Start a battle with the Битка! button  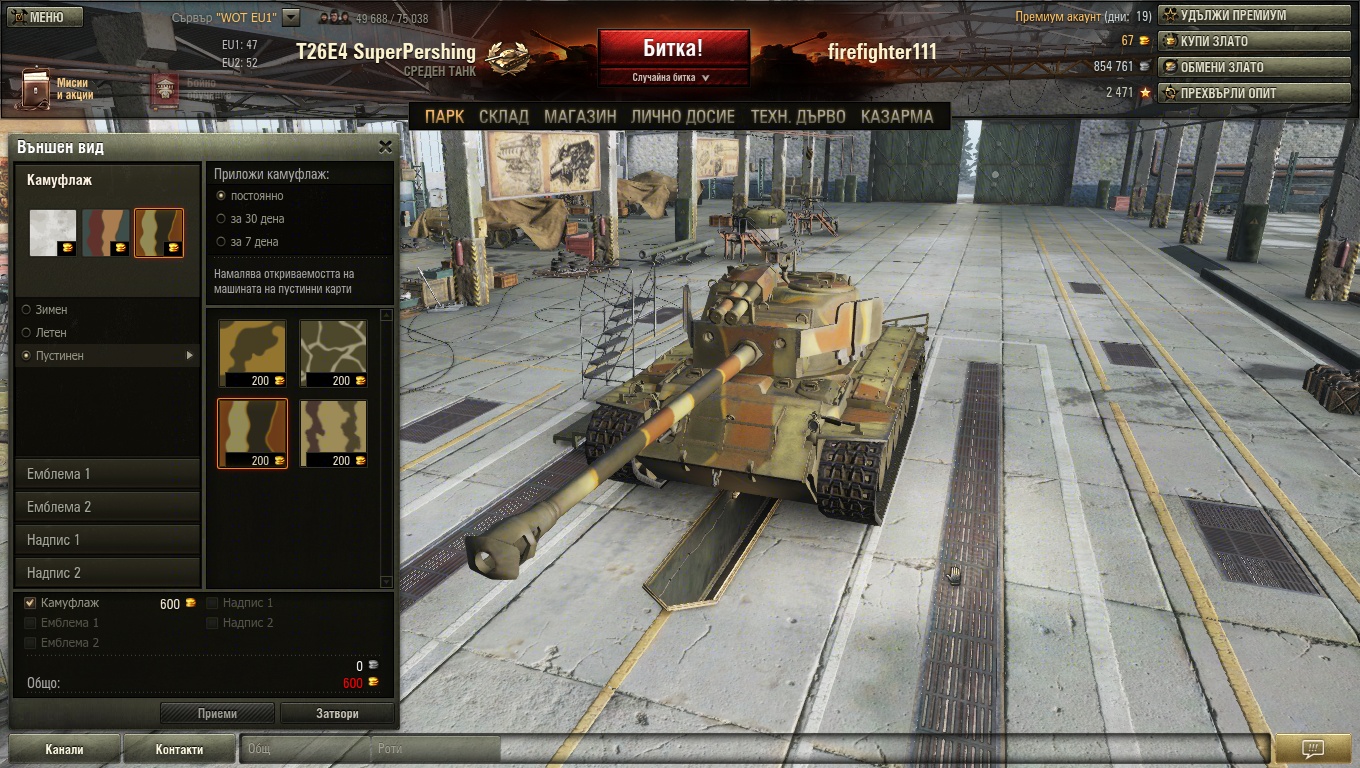pyautogui.click(x=673, y=49)
